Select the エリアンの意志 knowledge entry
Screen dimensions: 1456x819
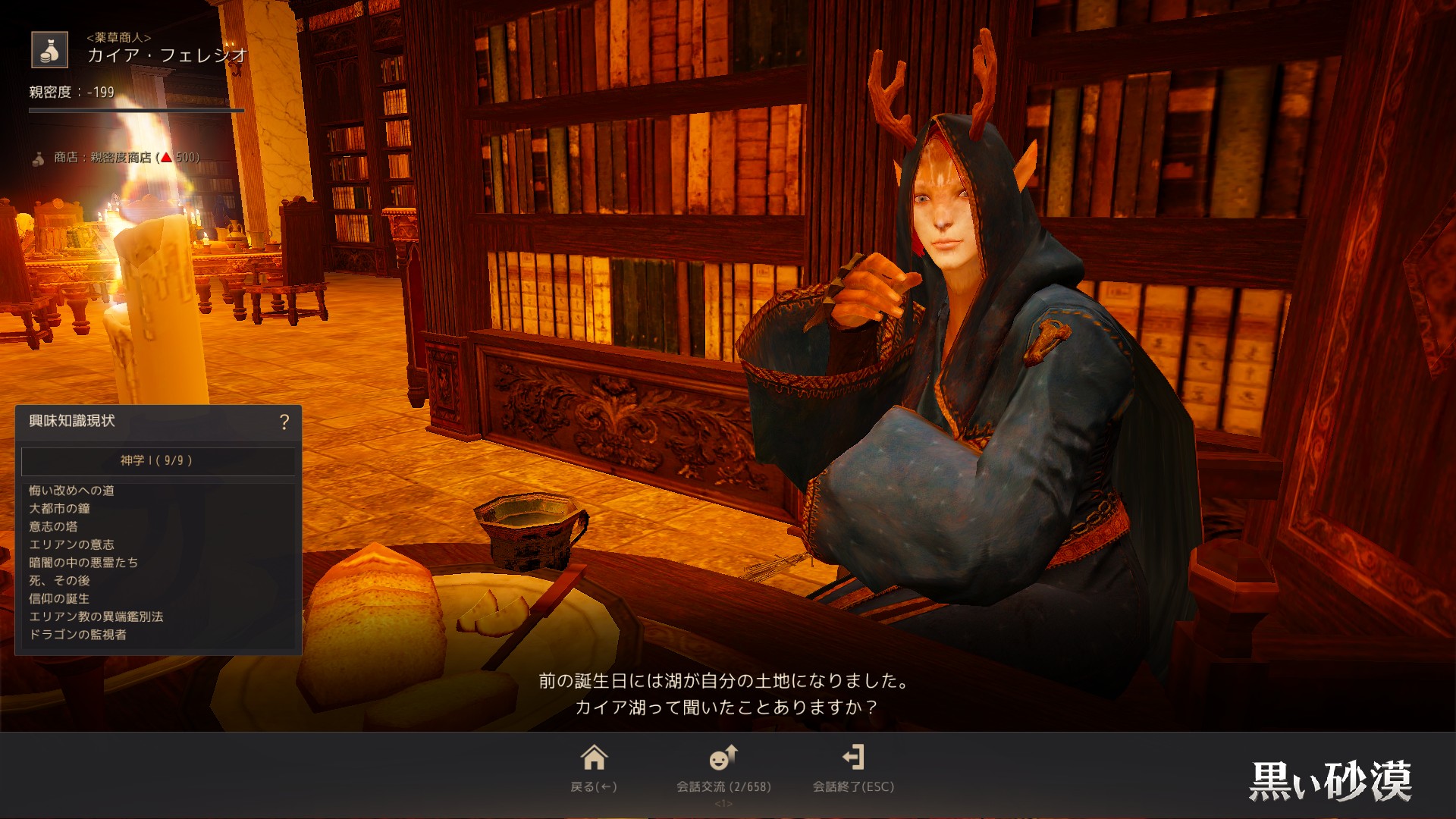[72, 544]
